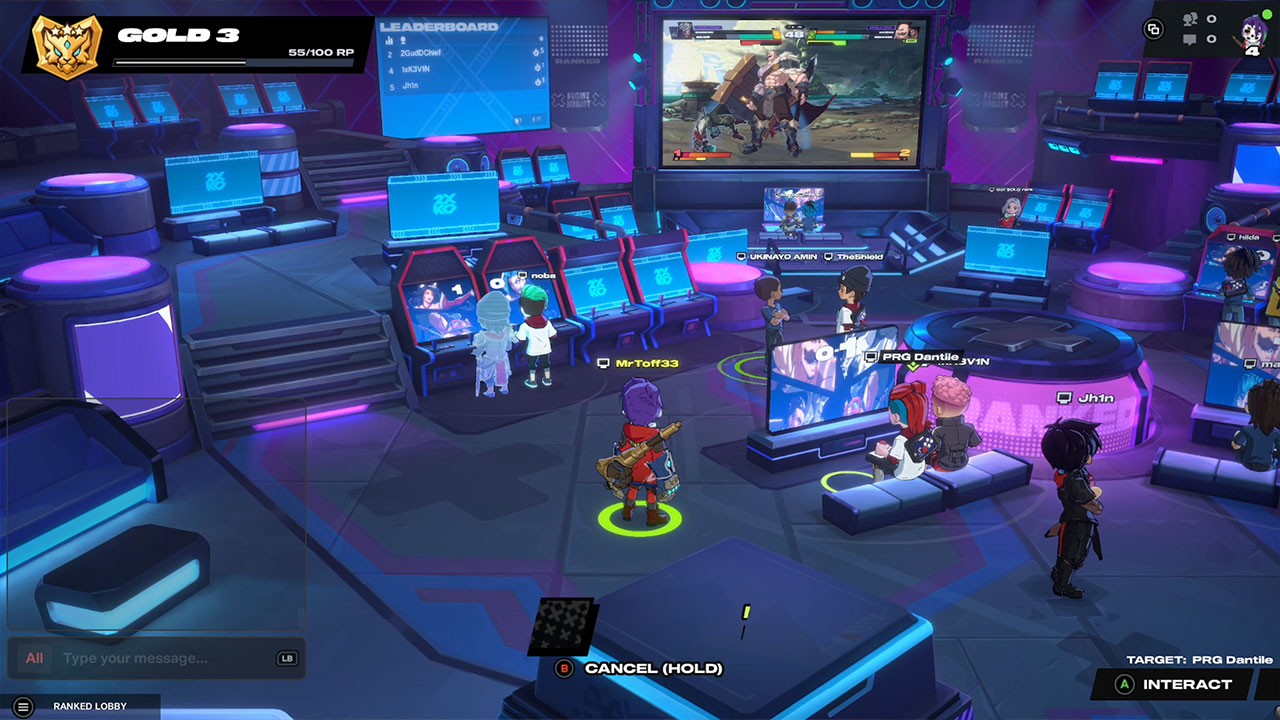1280x720 pixels.
Task: Open the hamburger menu beside Ranked Lobby
Action: pyautogui.click(x=24, y=706)
